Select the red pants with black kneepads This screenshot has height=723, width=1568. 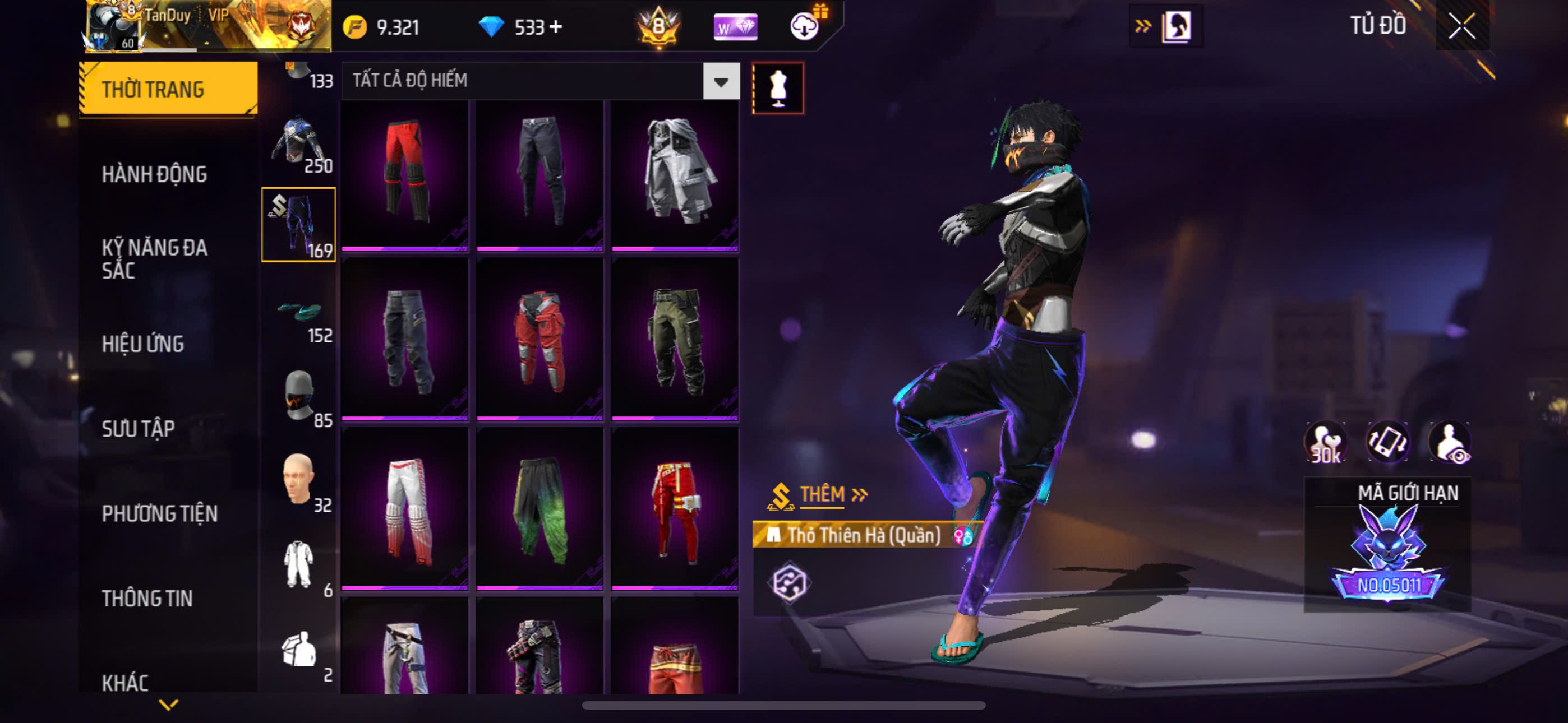(x=405, y=173)
